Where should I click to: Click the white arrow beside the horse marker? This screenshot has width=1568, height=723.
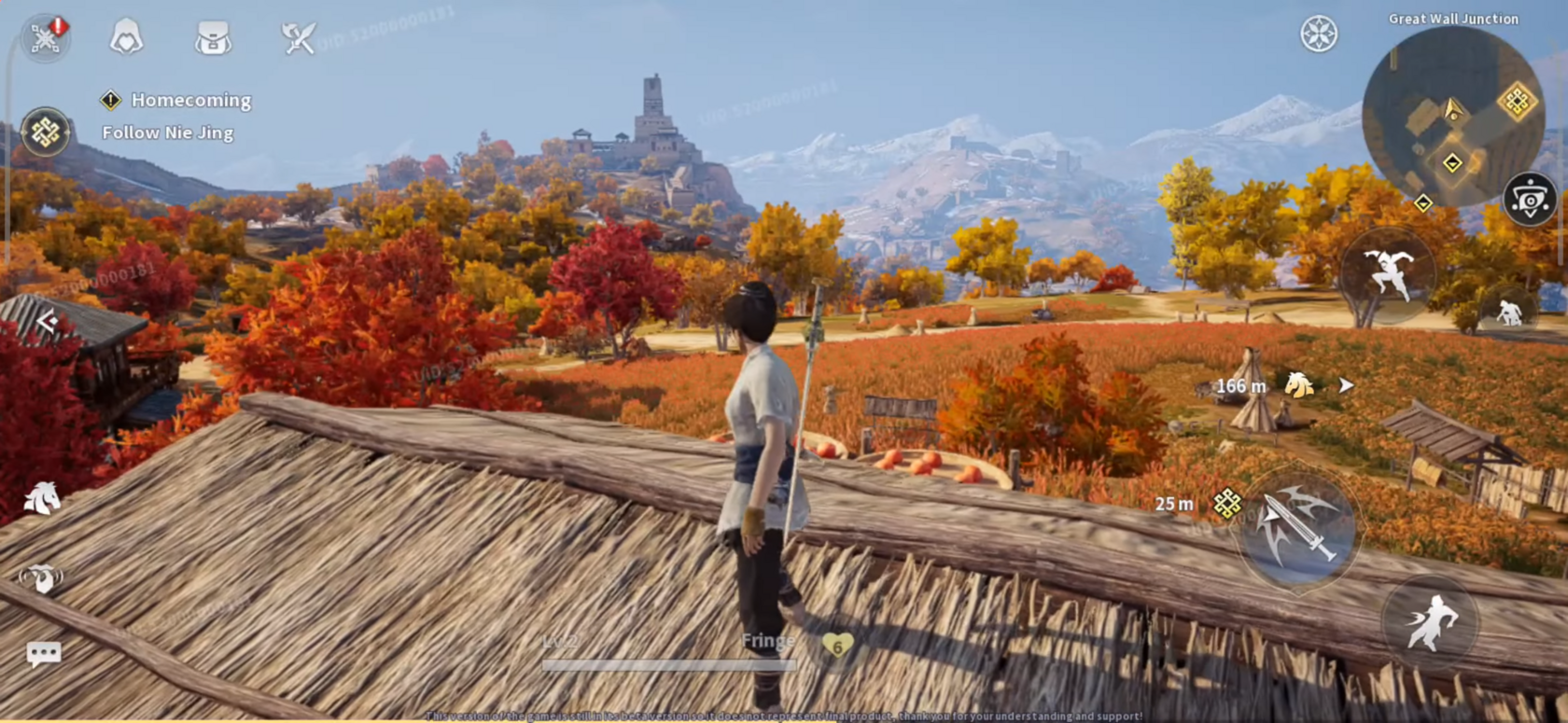click(1345, 384)
